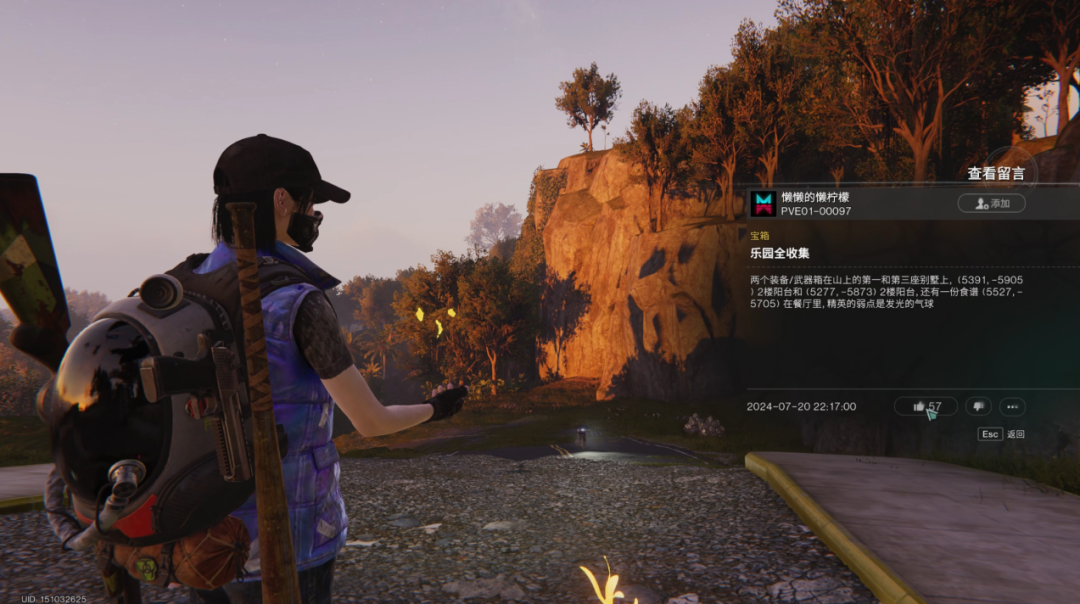Click the message author's avatar icon
Image resolution: width=1080 pixels, height=604 pixels.
pos(764,204)
